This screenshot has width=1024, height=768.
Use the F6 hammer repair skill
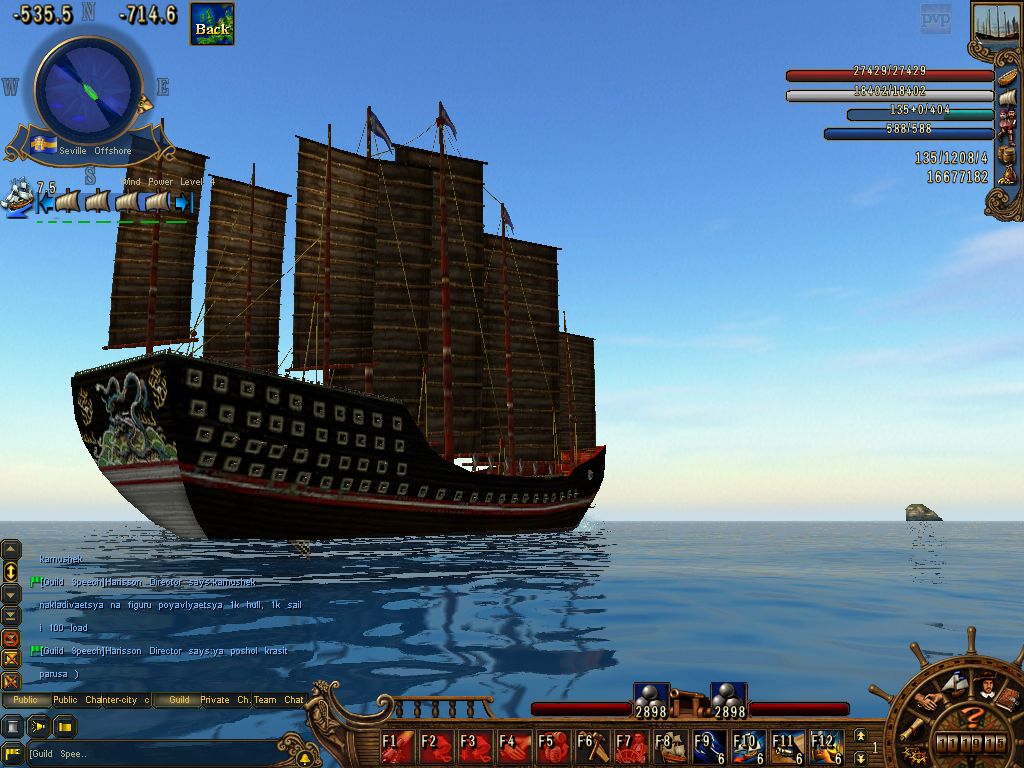pos(592,746)
